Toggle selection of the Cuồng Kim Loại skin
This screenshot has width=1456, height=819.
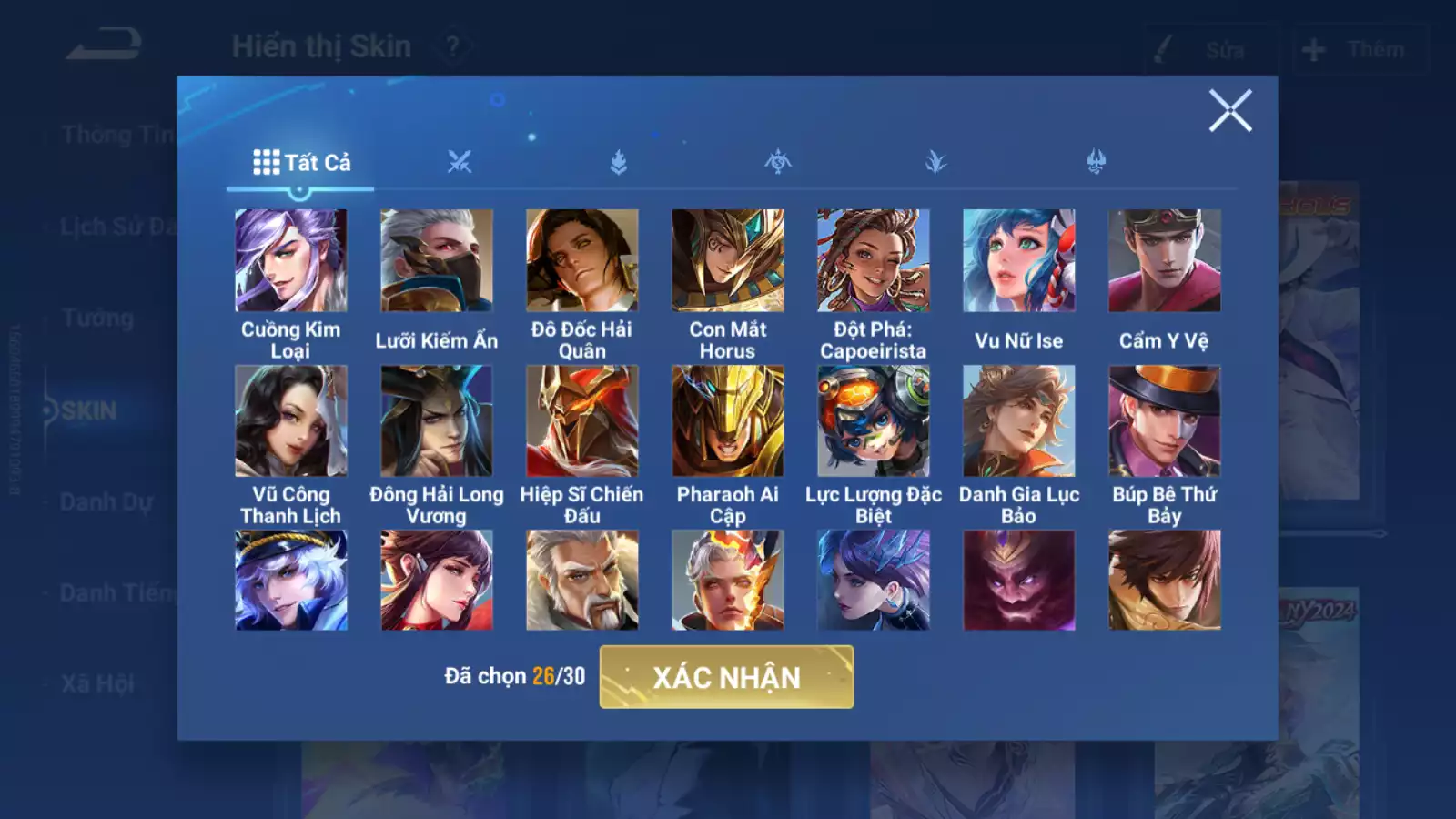click(291, 260)
